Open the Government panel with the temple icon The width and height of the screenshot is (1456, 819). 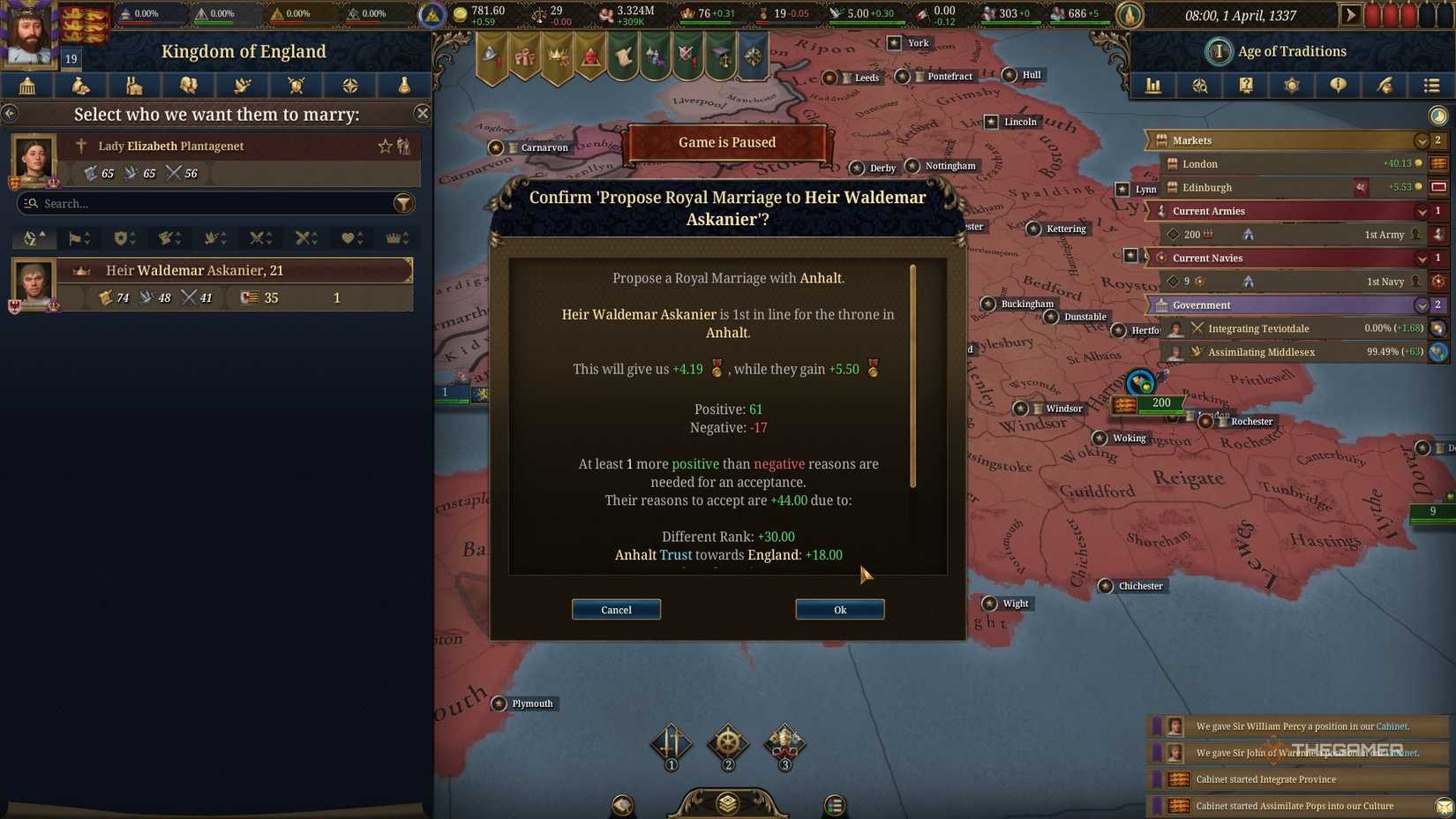pos(26,86)
